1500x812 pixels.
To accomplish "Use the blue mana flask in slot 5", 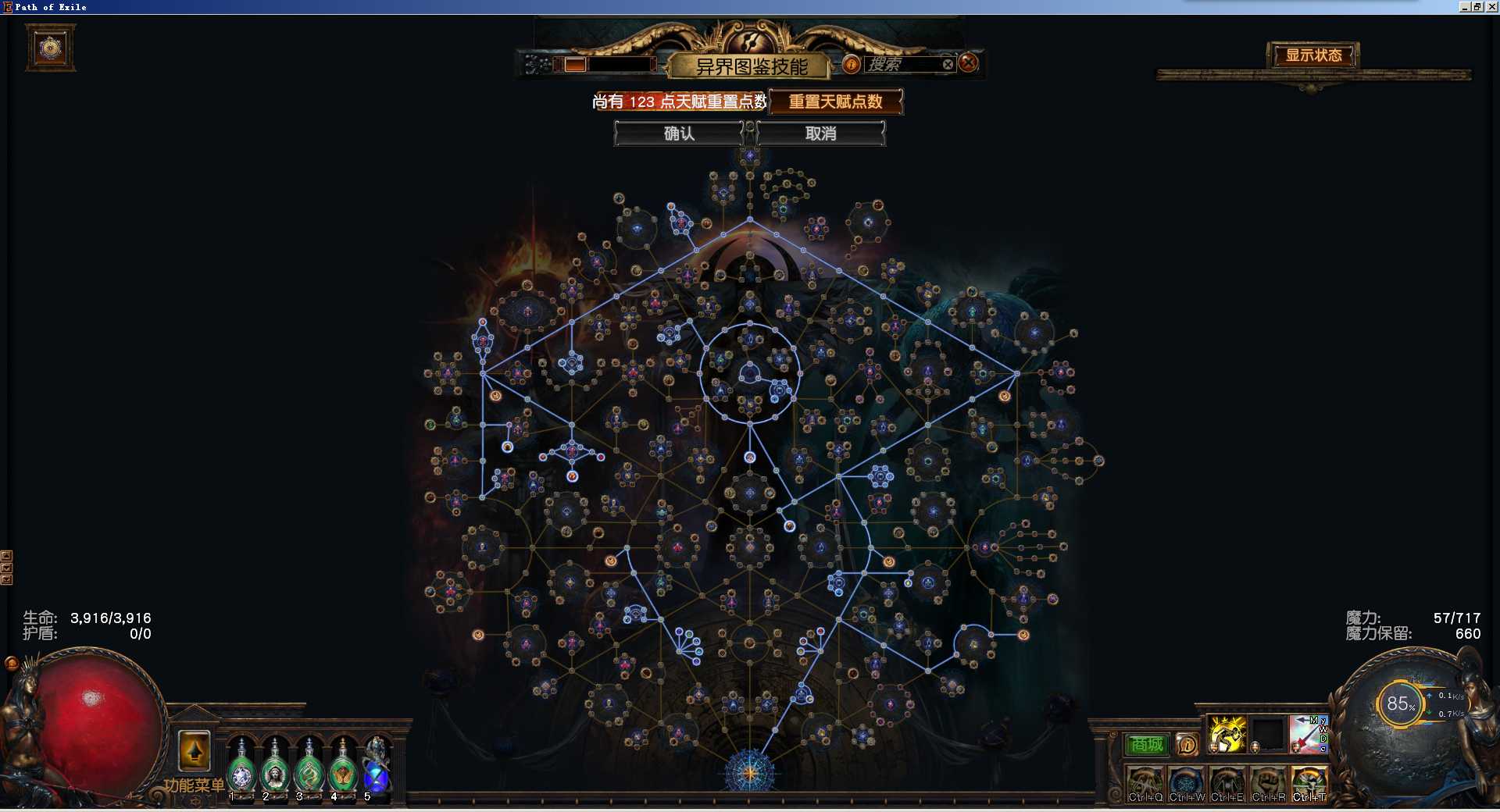I will [377, 771].
